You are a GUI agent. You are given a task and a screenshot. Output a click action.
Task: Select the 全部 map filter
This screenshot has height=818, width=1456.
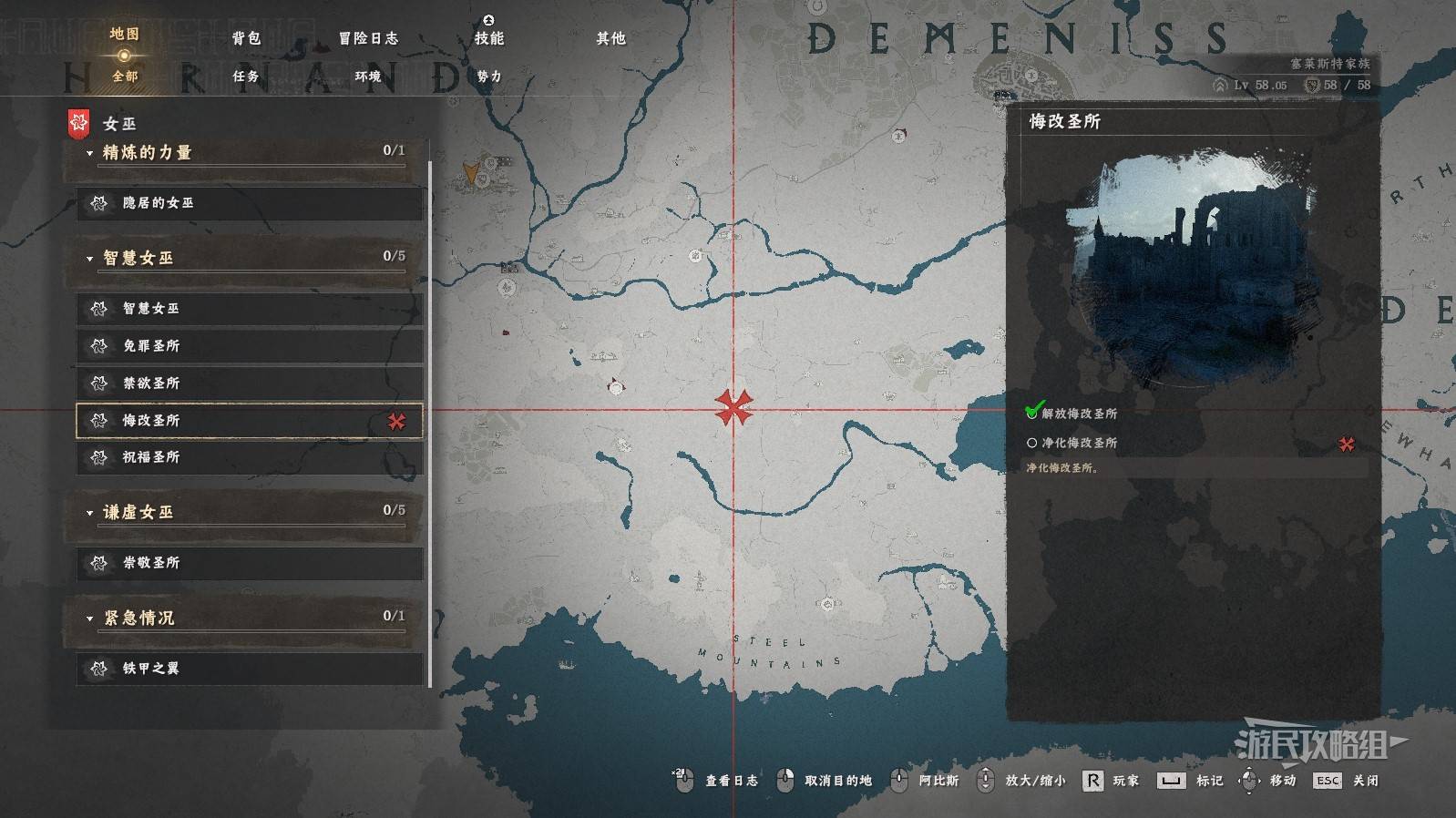pos(125,77)
